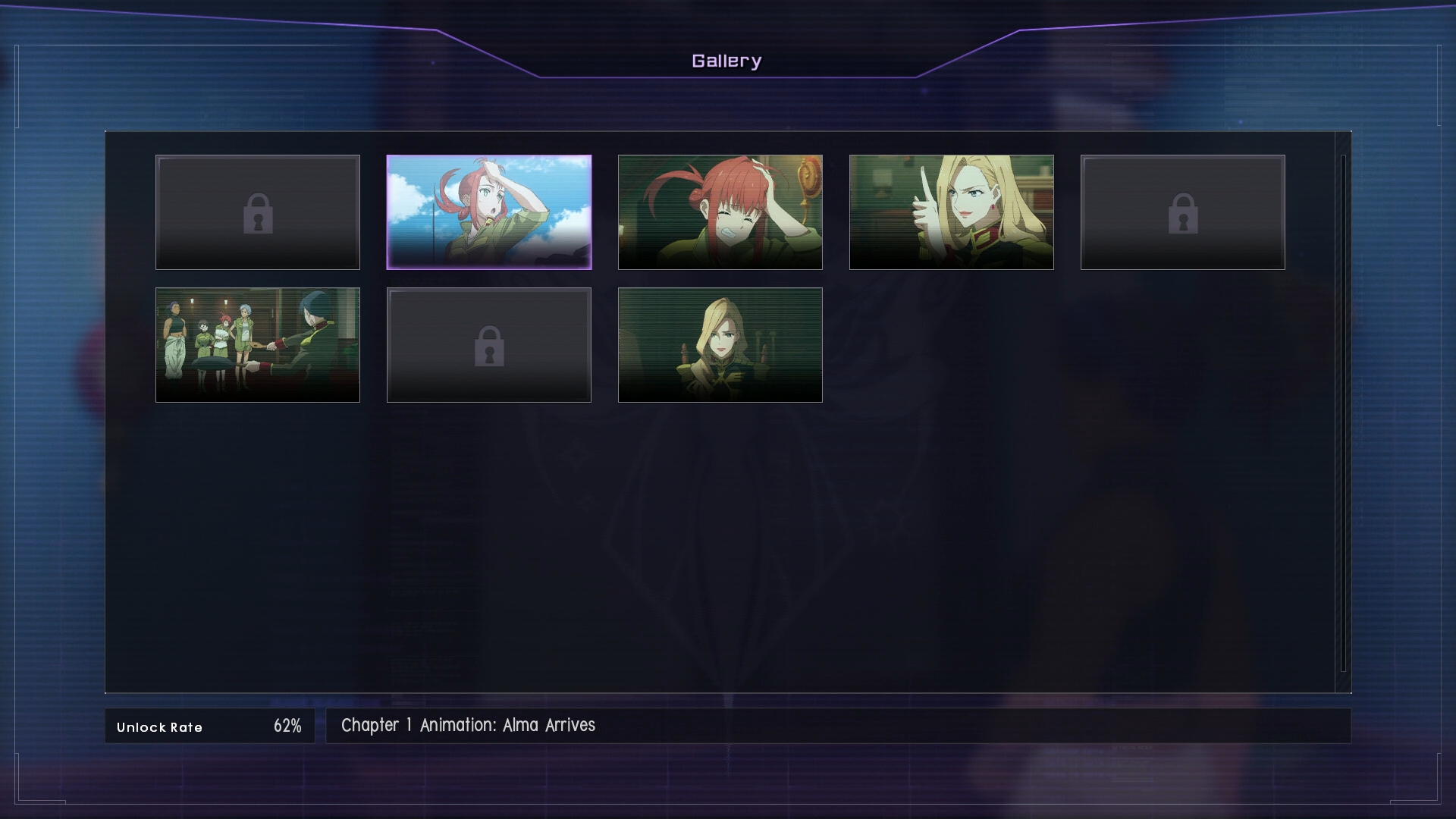
Task: Click the gallery's vertical scrollbar
Action: coord(1343,413)
